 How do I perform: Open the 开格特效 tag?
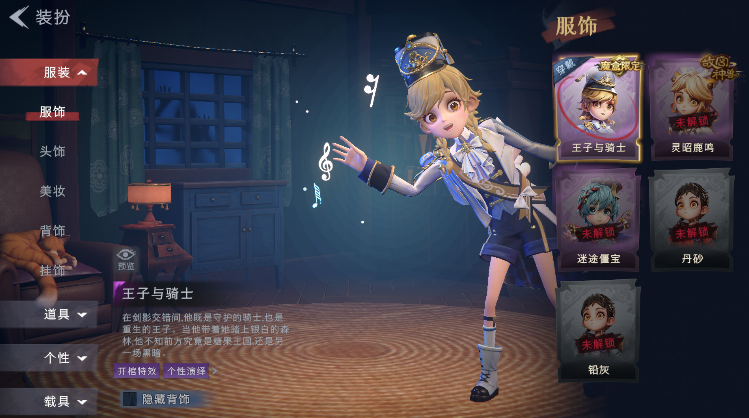137,371
